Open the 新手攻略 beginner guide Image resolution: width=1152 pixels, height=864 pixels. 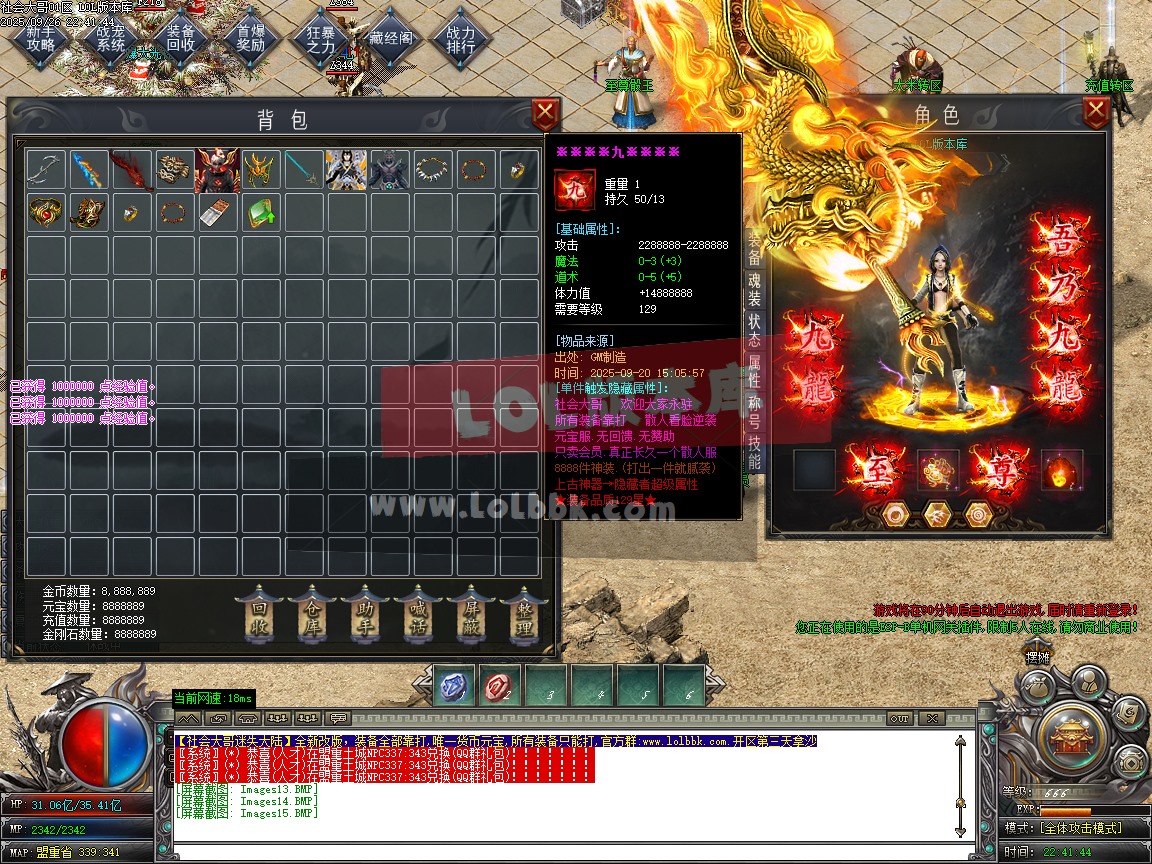click(x=42, y=38)
